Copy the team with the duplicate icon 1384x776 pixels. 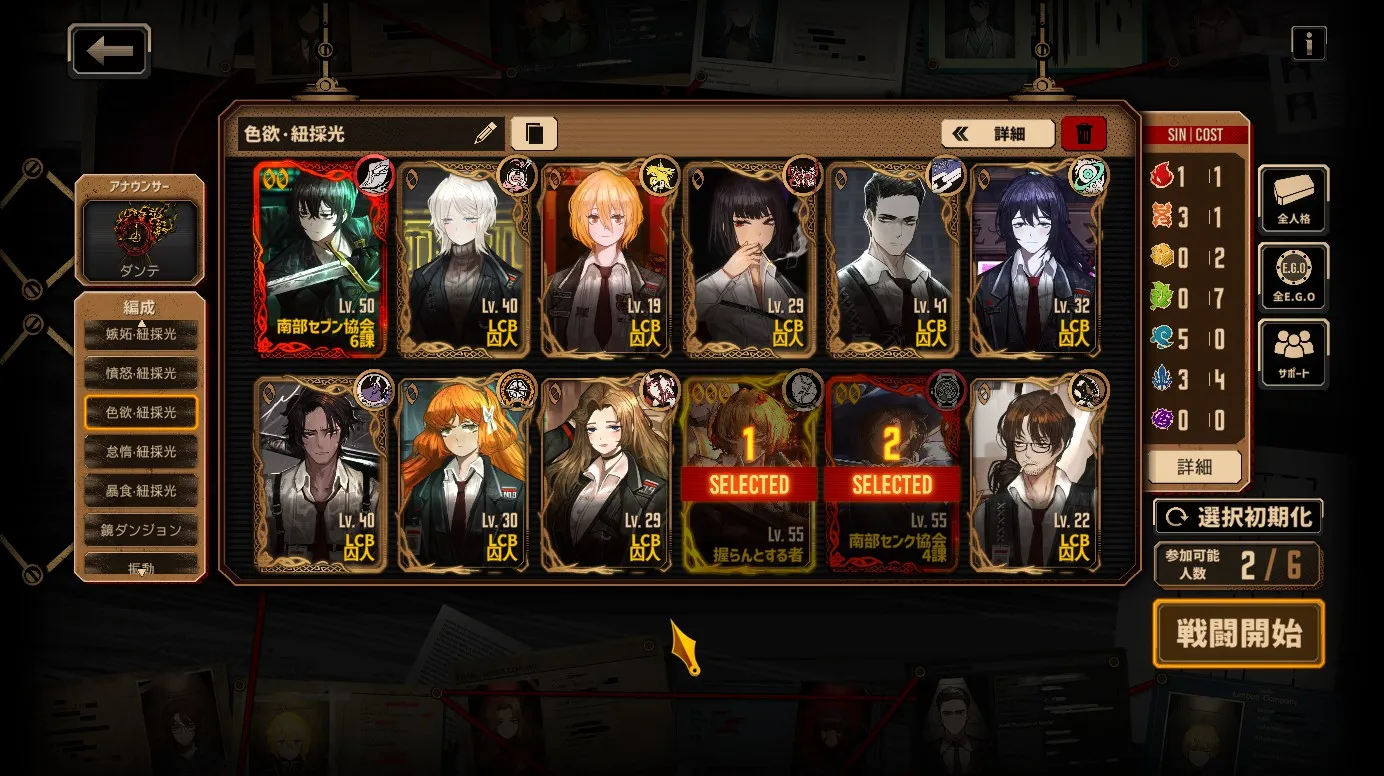[534, 133]
